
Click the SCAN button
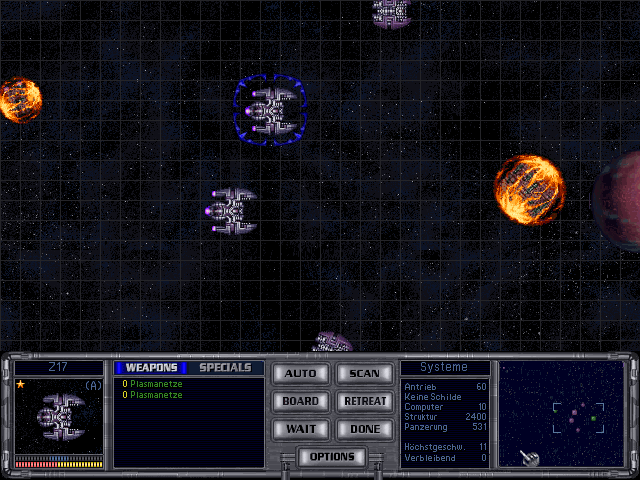[364, 374]
